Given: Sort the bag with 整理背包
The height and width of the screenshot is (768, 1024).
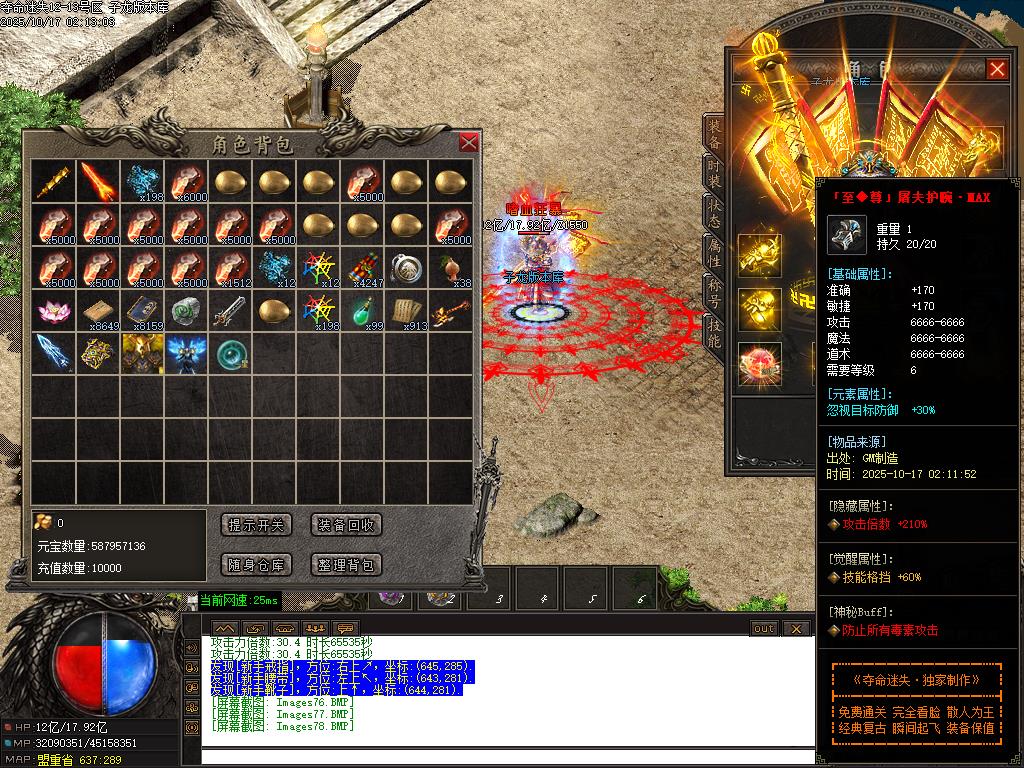Looking at the screenshot, I should point(346,565).
